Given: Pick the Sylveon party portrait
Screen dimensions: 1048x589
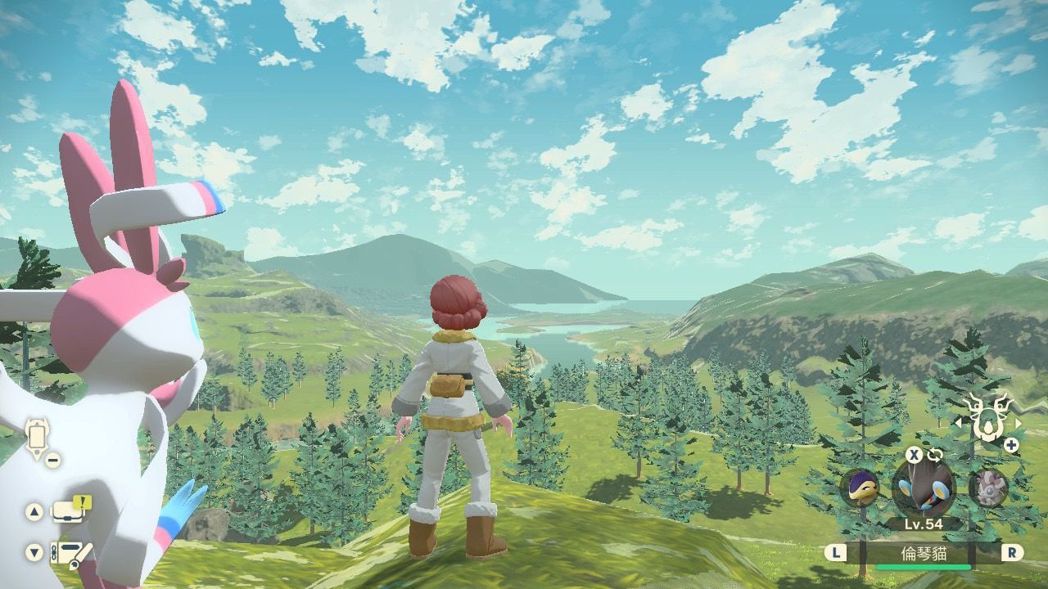Looking at the screenshot, I should 987,487.
